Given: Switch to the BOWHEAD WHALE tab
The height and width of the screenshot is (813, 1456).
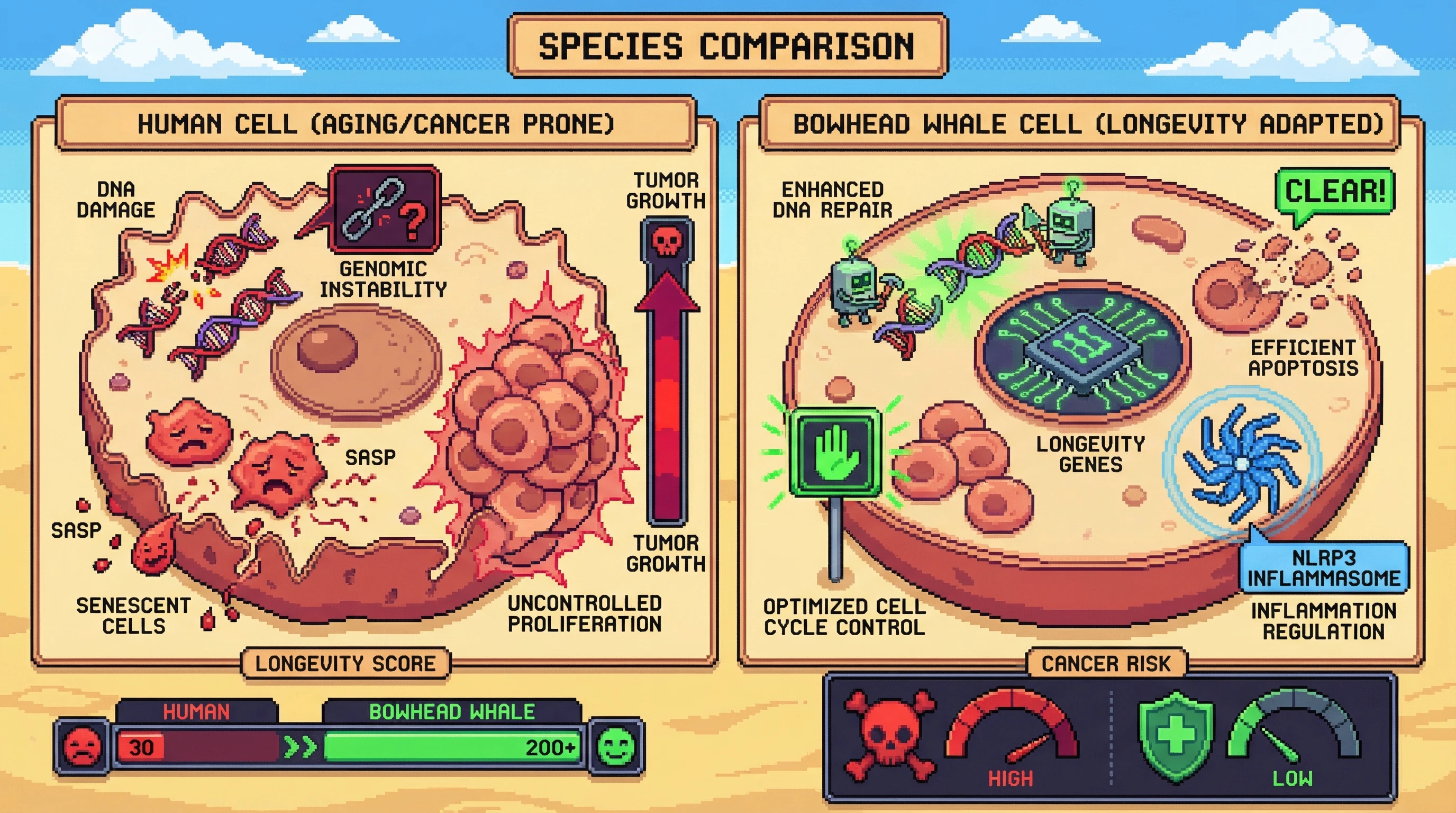Looking at the screenshot, I should 452,711.
